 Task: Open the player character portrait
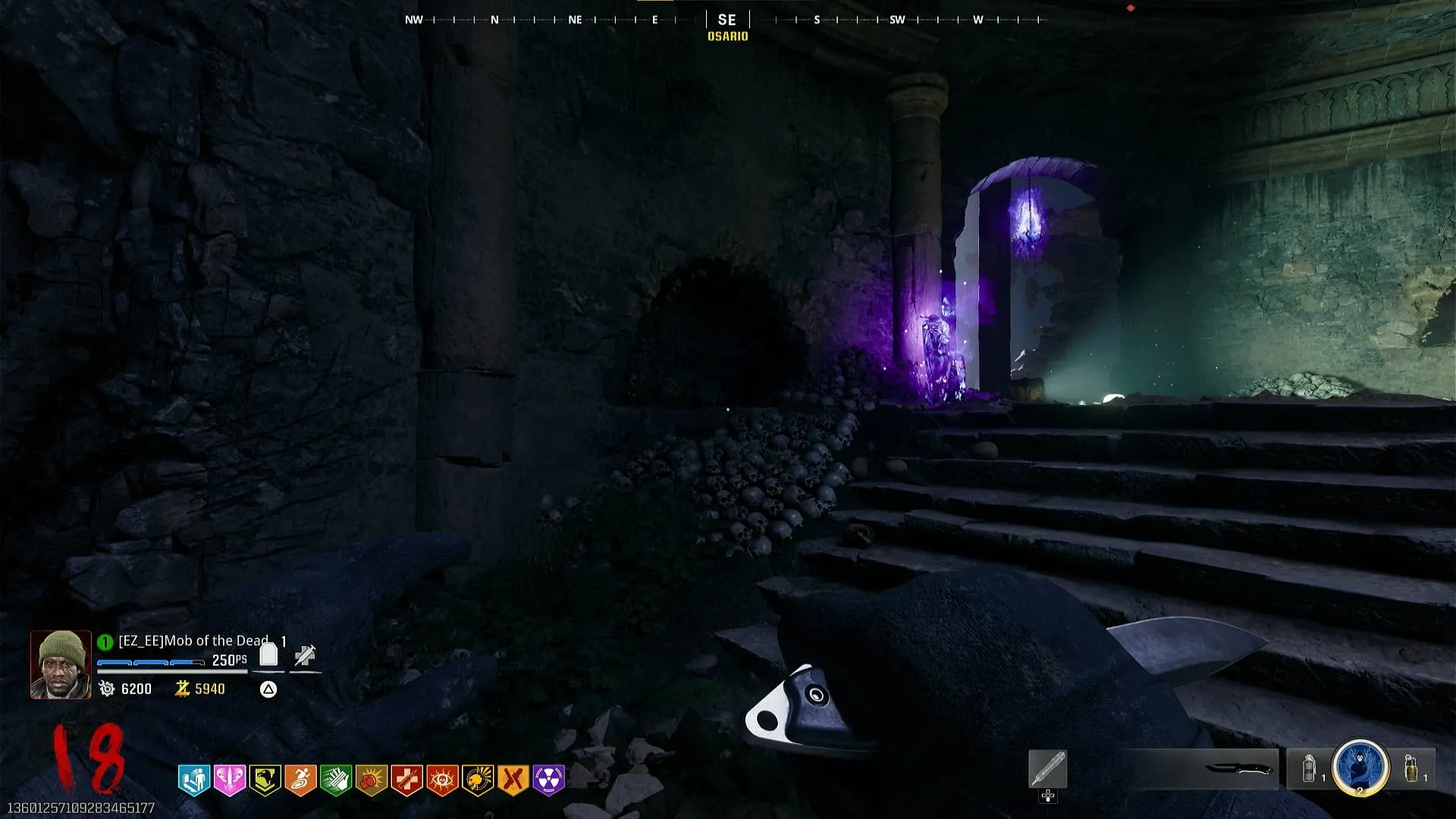tap(61, 664)
